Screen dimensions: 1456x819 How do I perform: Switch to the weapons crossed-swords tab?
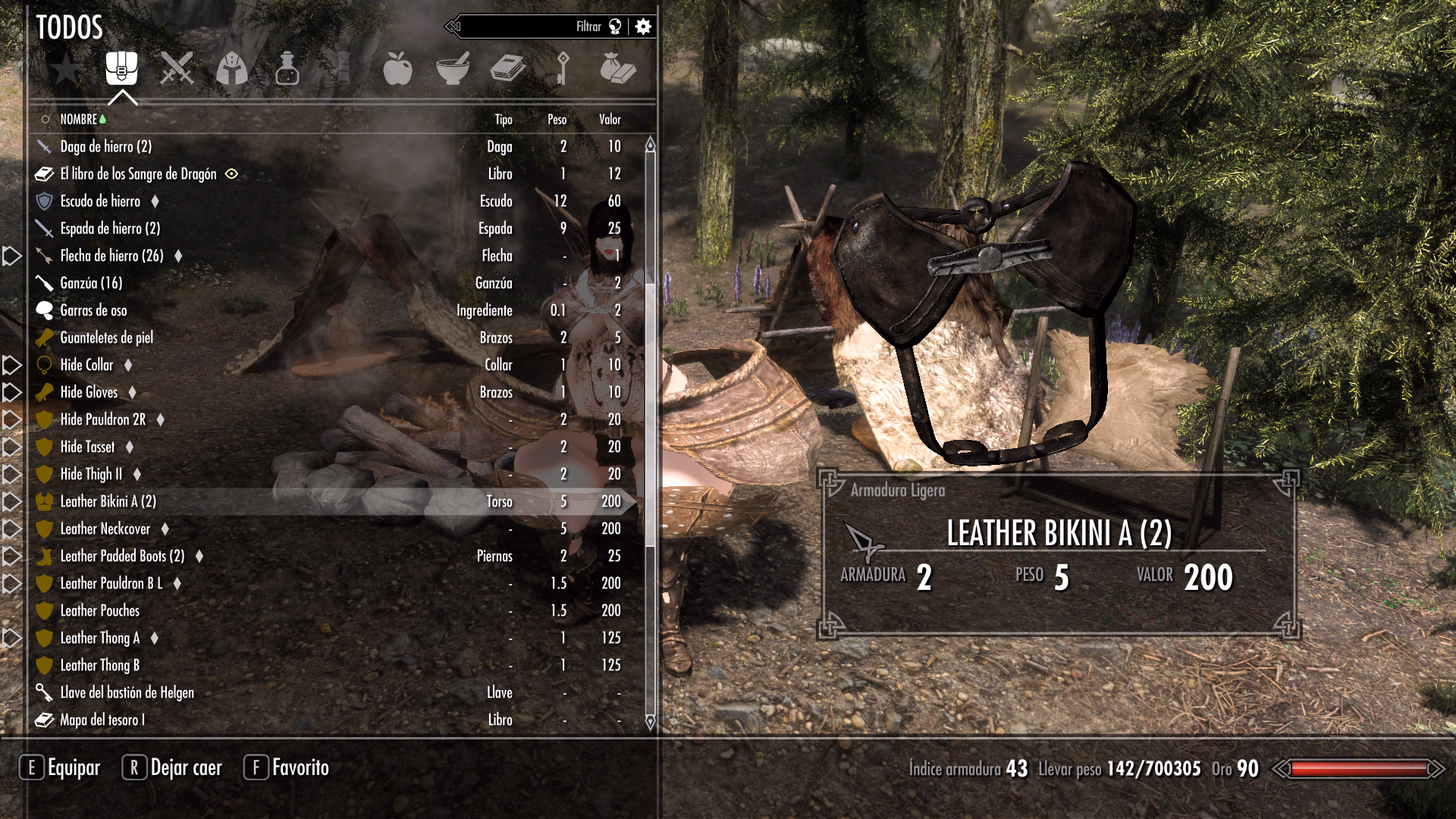pyautogui.click(x=177, y=69)
